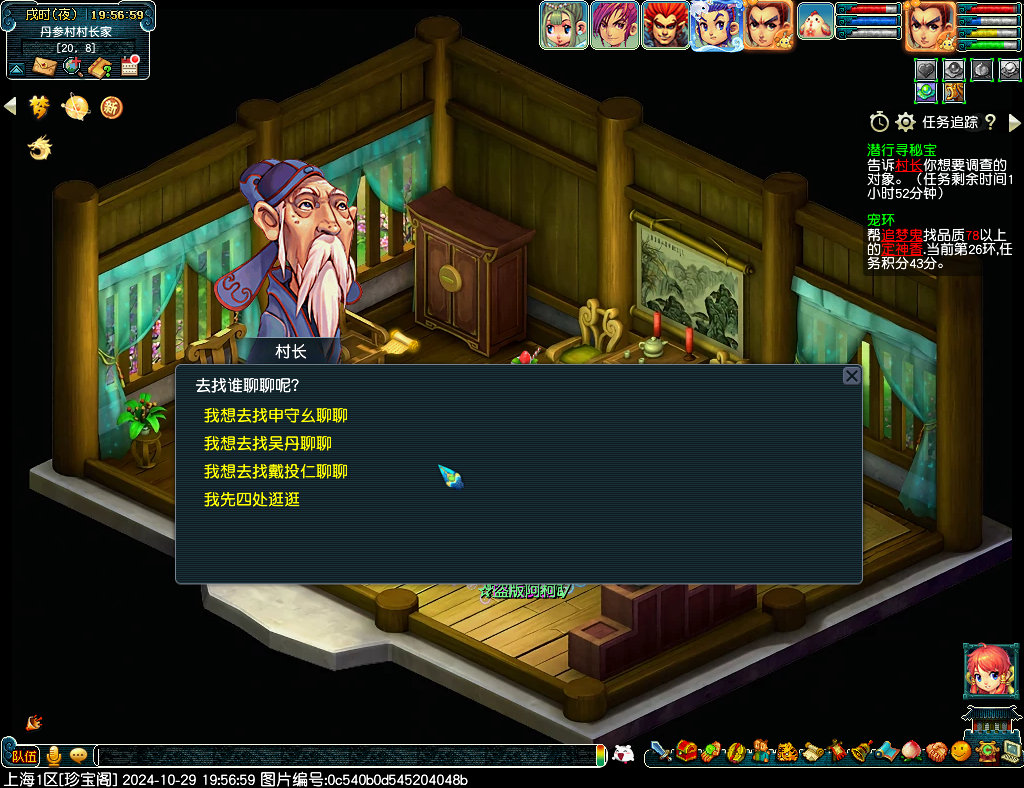The width and height of the screenshot is (1024, 788).
Task: Select the green-haired party member portrait
Action: [x=564, y=26]
